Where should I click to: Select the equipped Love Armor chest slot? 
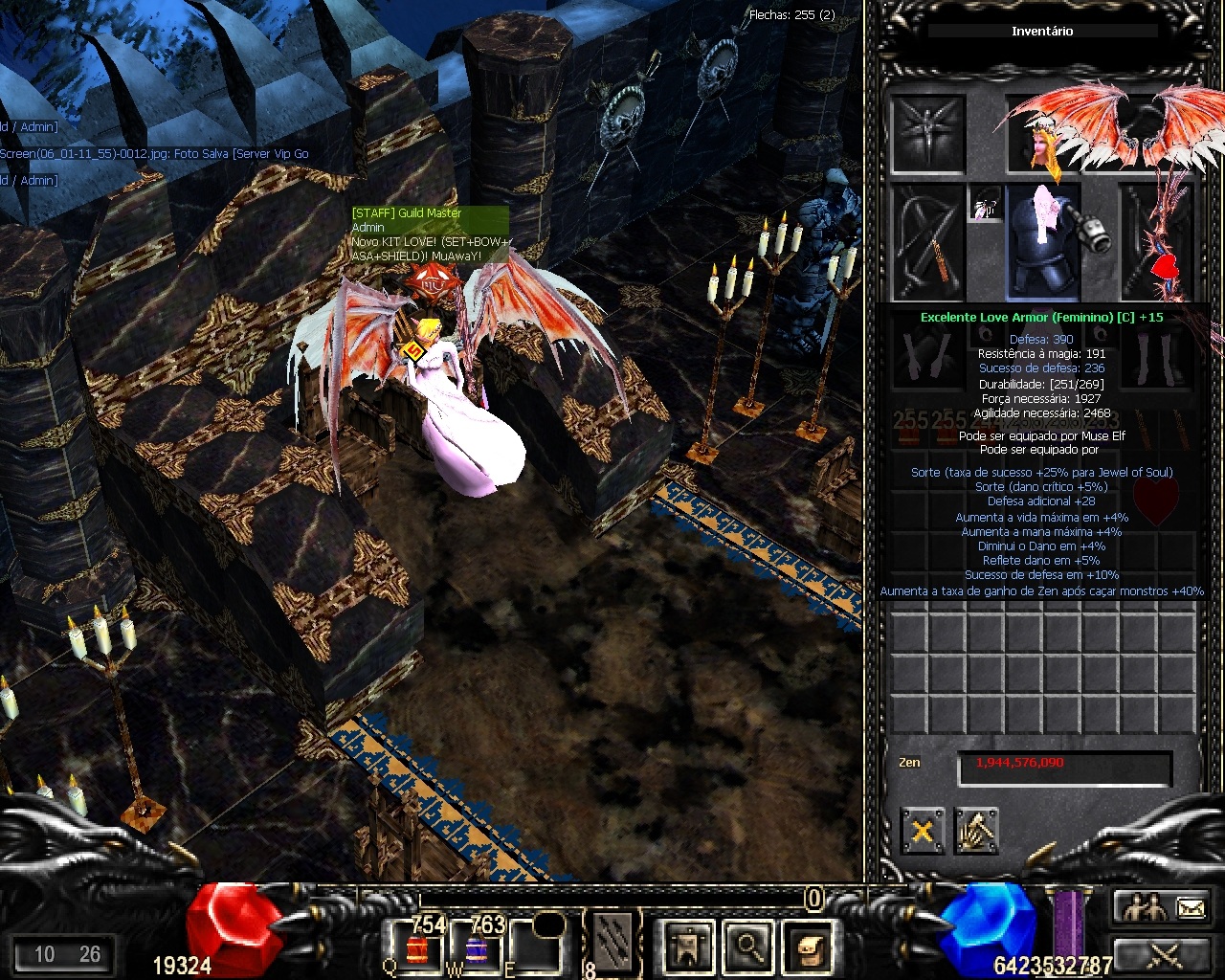1042,242
